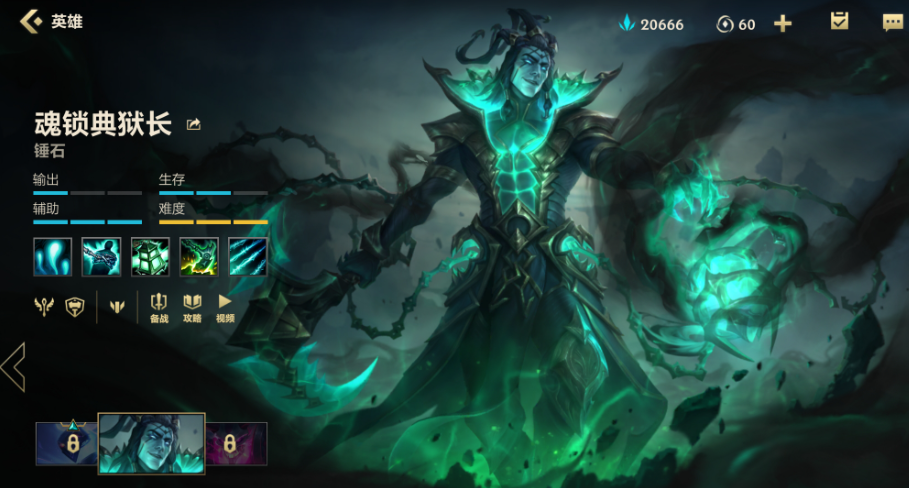This screenshot has width=909, height=488.
Task: Show the green lantern ability details
Action: click(150, 256)
